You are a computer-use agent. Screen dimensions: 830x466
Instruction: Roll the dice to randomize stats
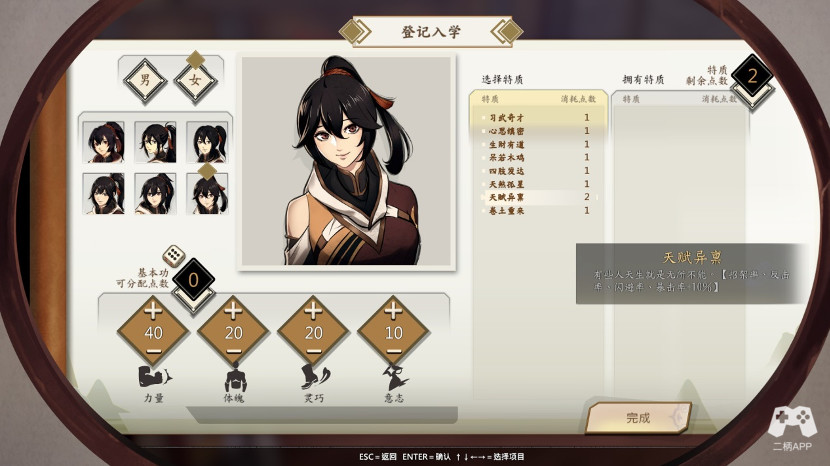click(x=172, y=257)
